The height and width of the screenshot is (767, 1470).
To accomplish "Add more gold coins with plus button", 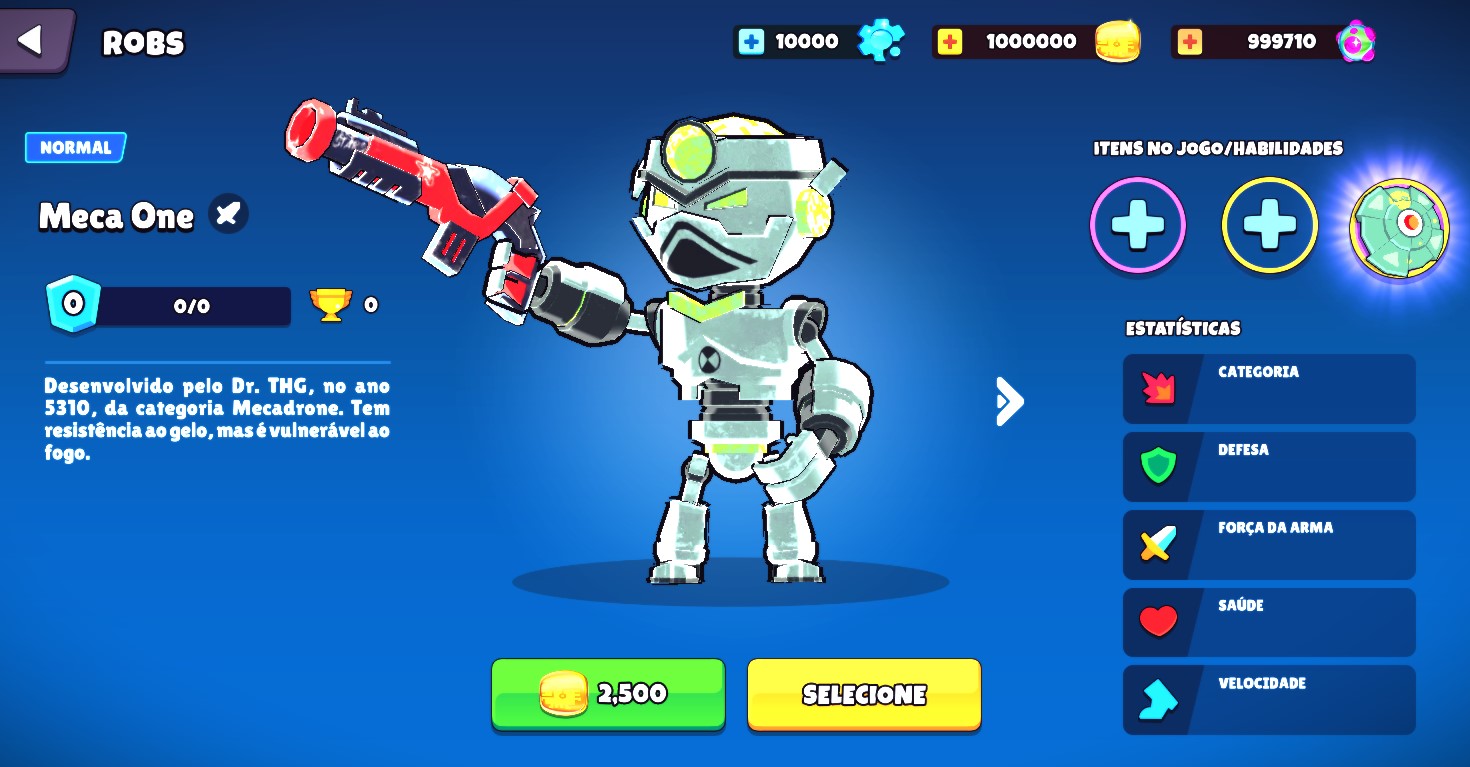I will pos(949,41).
